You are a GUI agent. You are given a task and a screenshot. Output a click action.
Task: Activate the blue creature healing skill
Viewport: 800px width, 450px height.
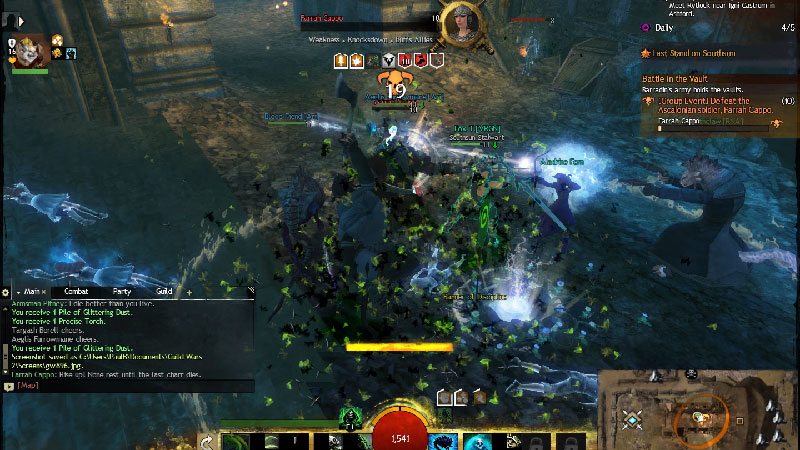pos(440,441)
